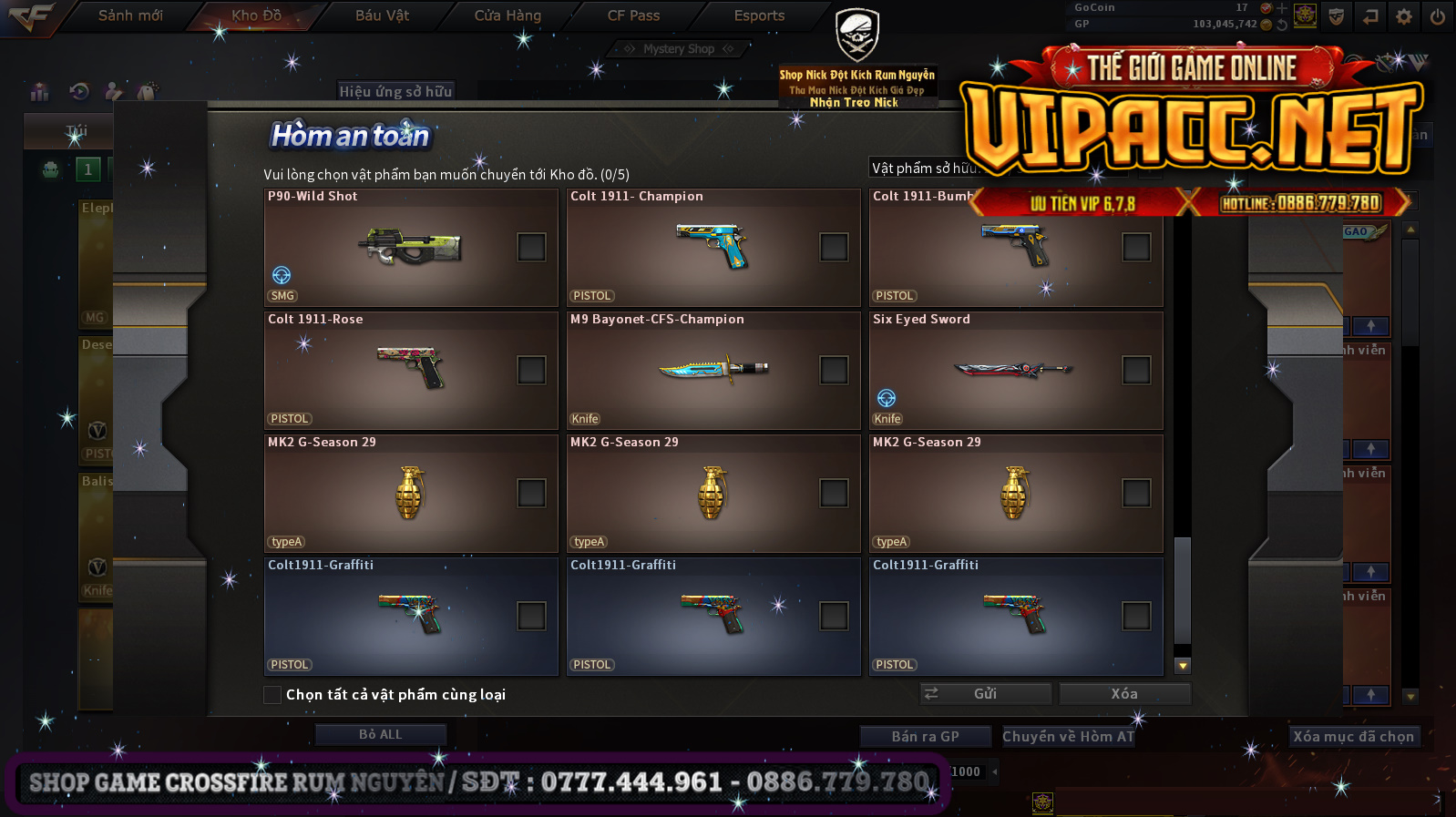Choose Bán ra GP
Screen dimensions: 1456x817
click(925, 737)
